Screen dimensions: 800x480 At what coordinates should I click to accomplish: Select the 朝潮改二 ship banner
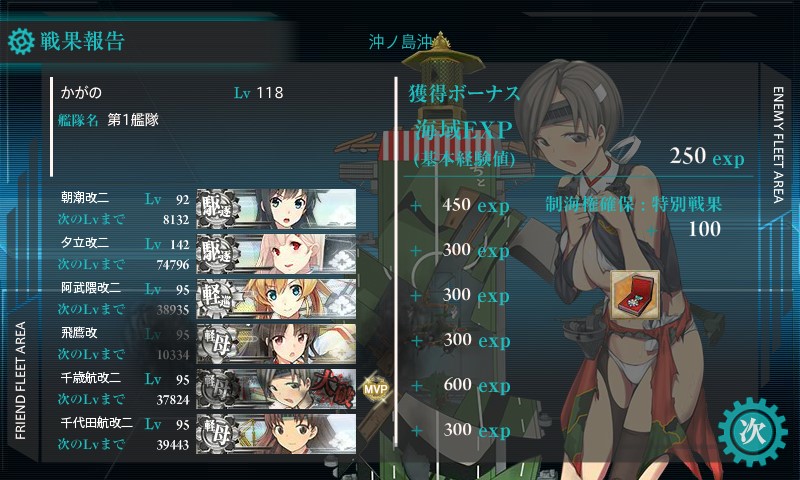click(x=276, y=206)
